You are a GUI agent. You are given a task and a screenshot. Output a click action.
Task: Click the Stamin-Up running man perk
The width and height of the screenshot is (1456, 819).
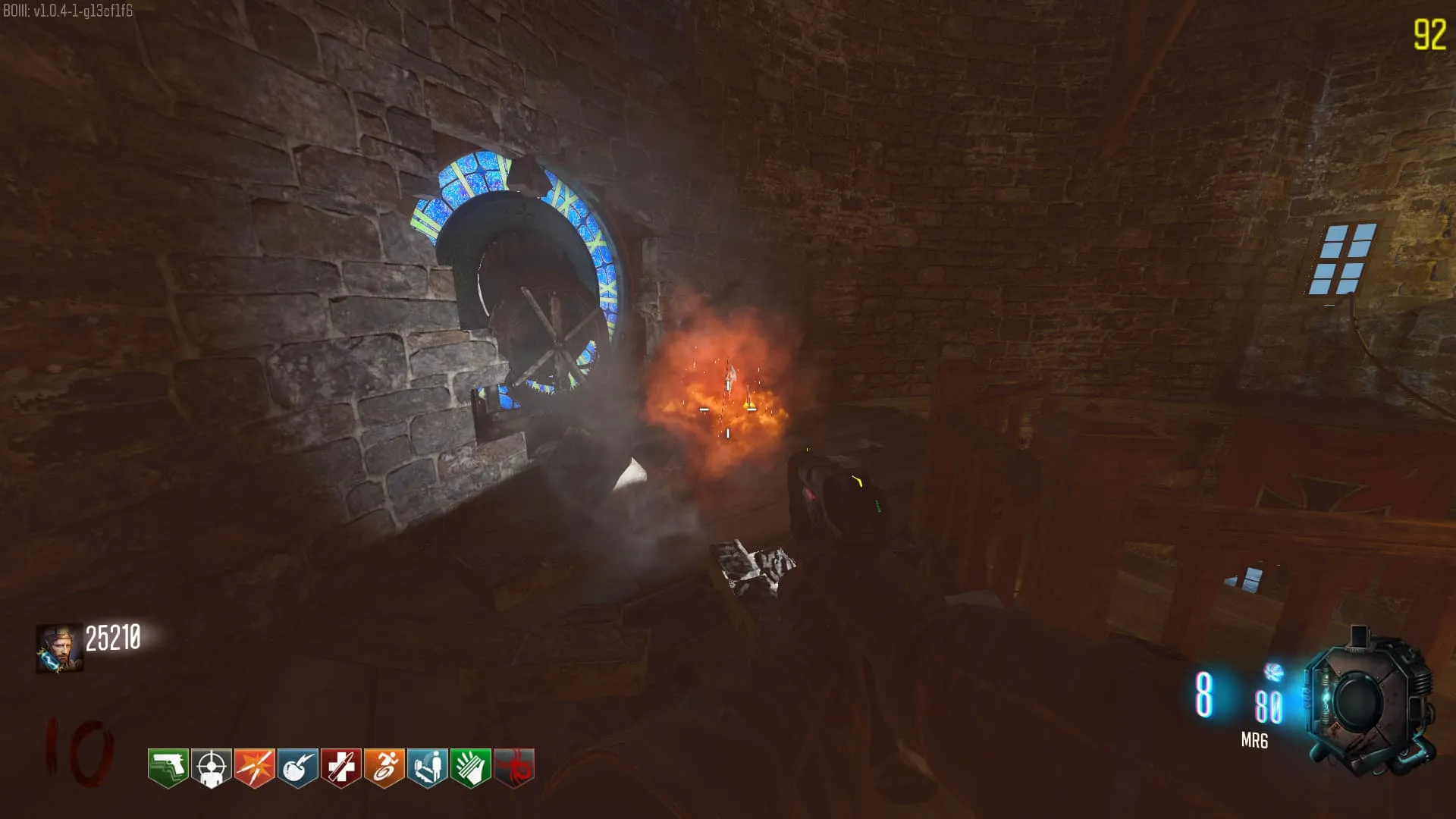[384, 768]
